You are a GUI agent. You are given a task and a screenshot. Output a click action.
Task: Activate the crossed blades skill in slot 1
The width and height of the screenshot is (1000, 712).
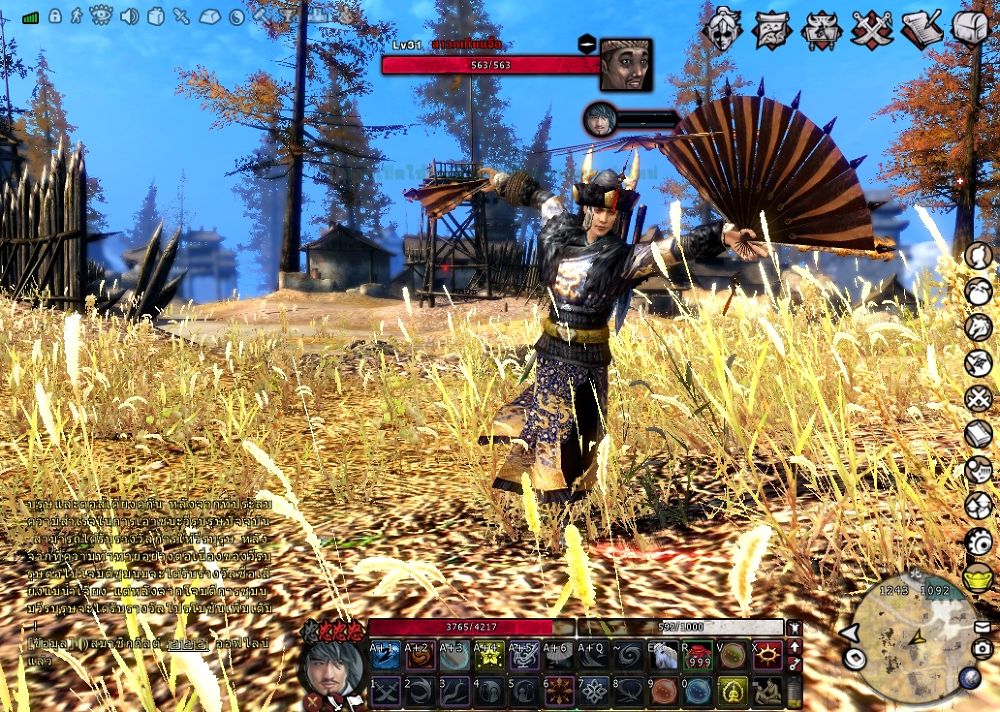click(x=386, y=691)
